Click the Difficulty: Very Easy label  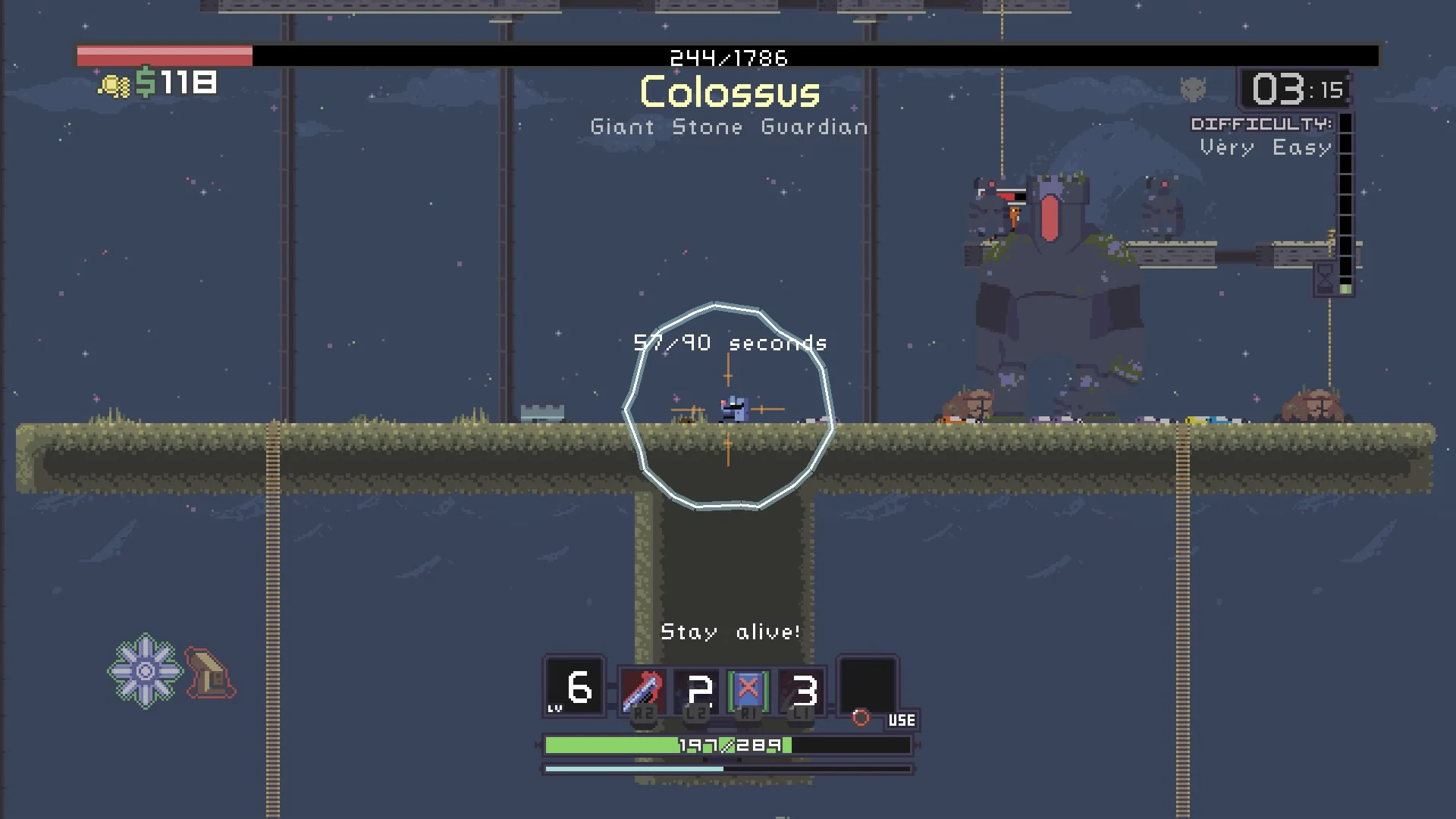tap(1262, 136)
